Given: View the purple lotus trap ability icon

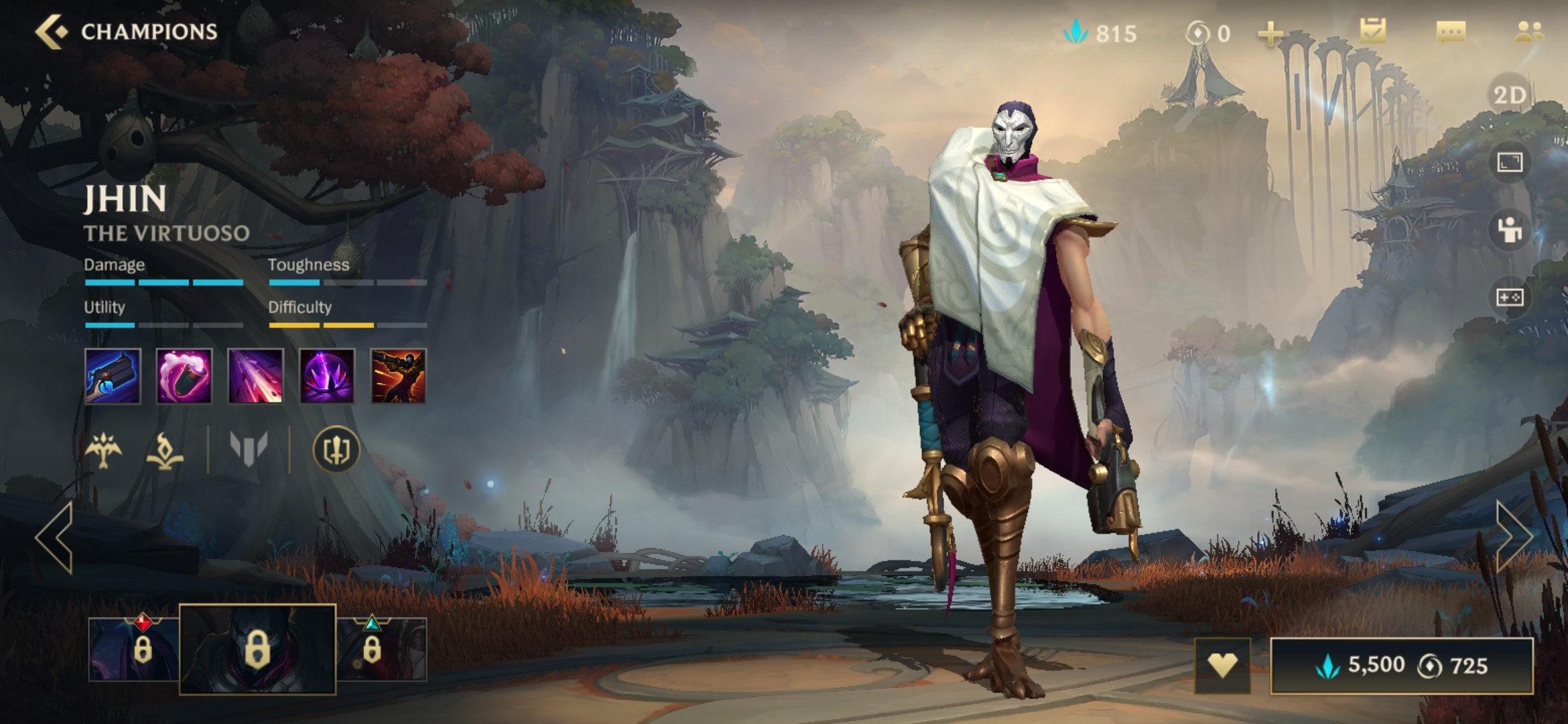Looking at the screenshot, I should point(327,376).
